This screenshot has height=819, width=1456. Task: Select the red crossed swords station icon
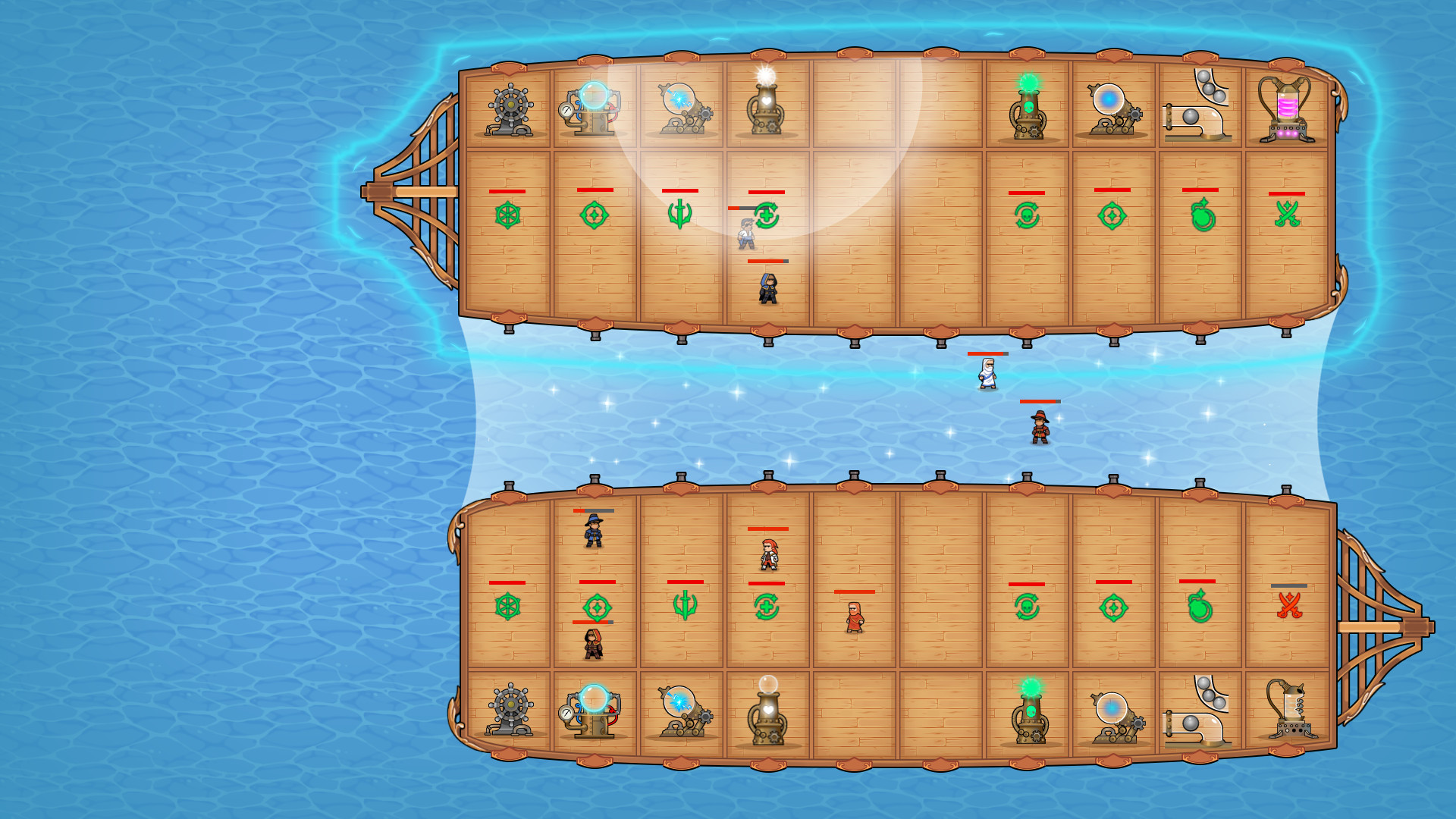pos(1289,605)
